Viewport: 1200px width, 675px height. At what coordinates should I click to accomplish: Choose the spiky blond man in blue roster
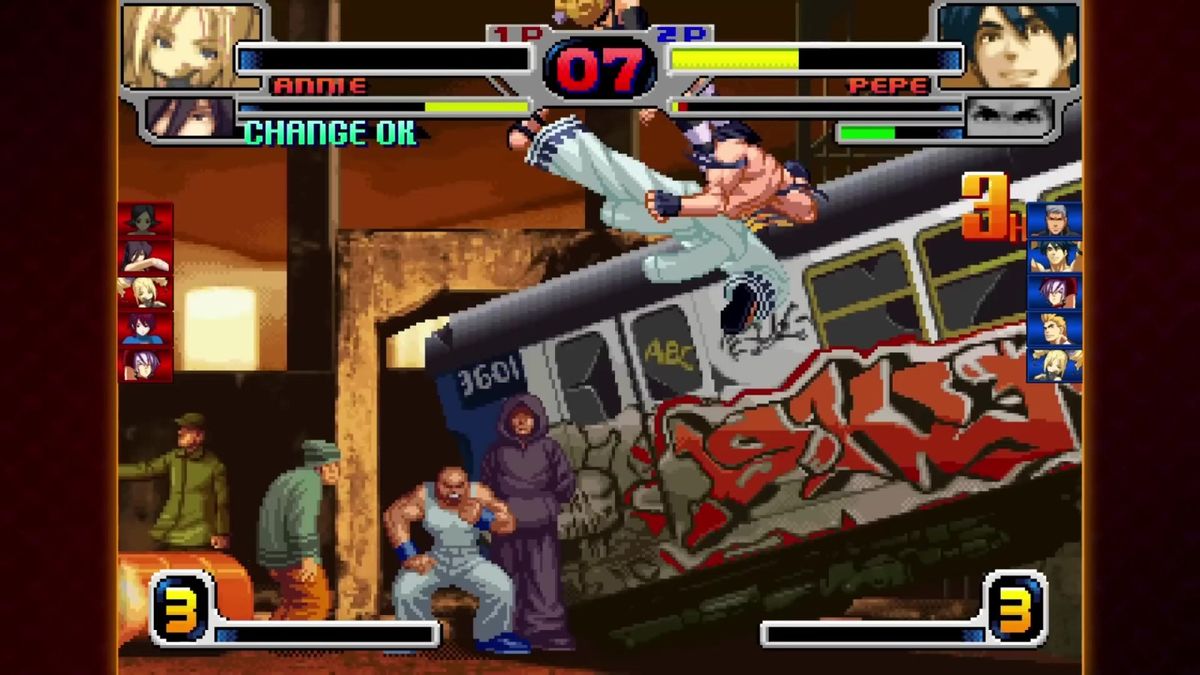tap(1054, 328)
